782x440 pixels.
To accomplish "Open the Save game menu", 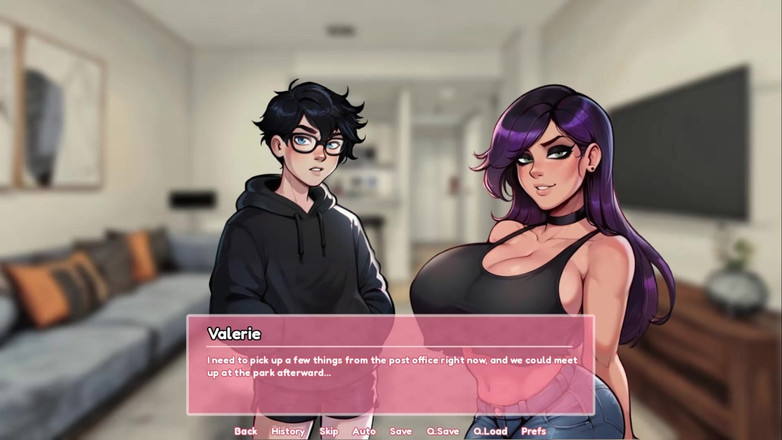I will tap(400, 431).
